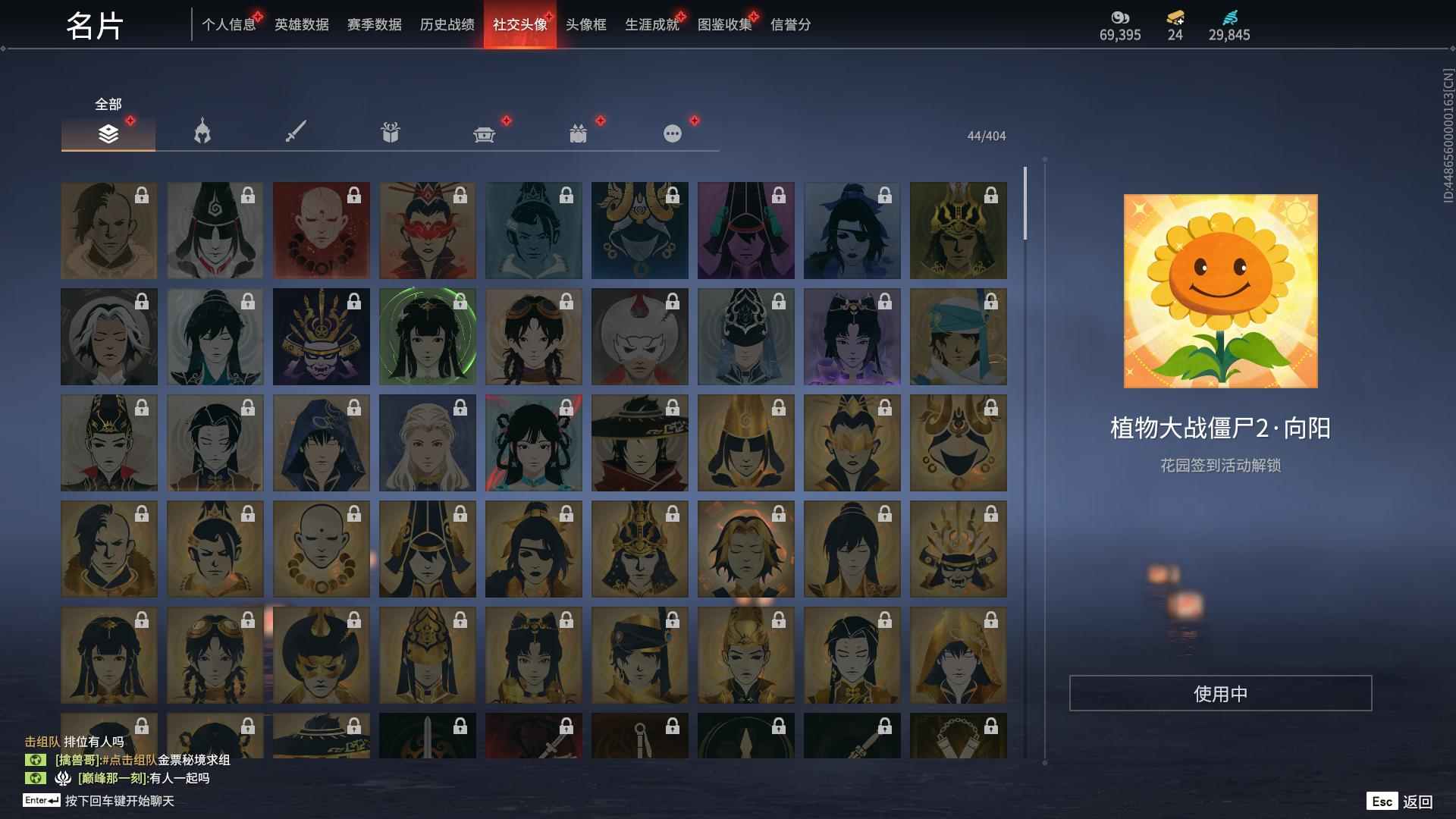1456x819 pixels.
Task: Click the ellipsis more-categories filter icon
Action: pyautogui.click(x=672, y=133)
